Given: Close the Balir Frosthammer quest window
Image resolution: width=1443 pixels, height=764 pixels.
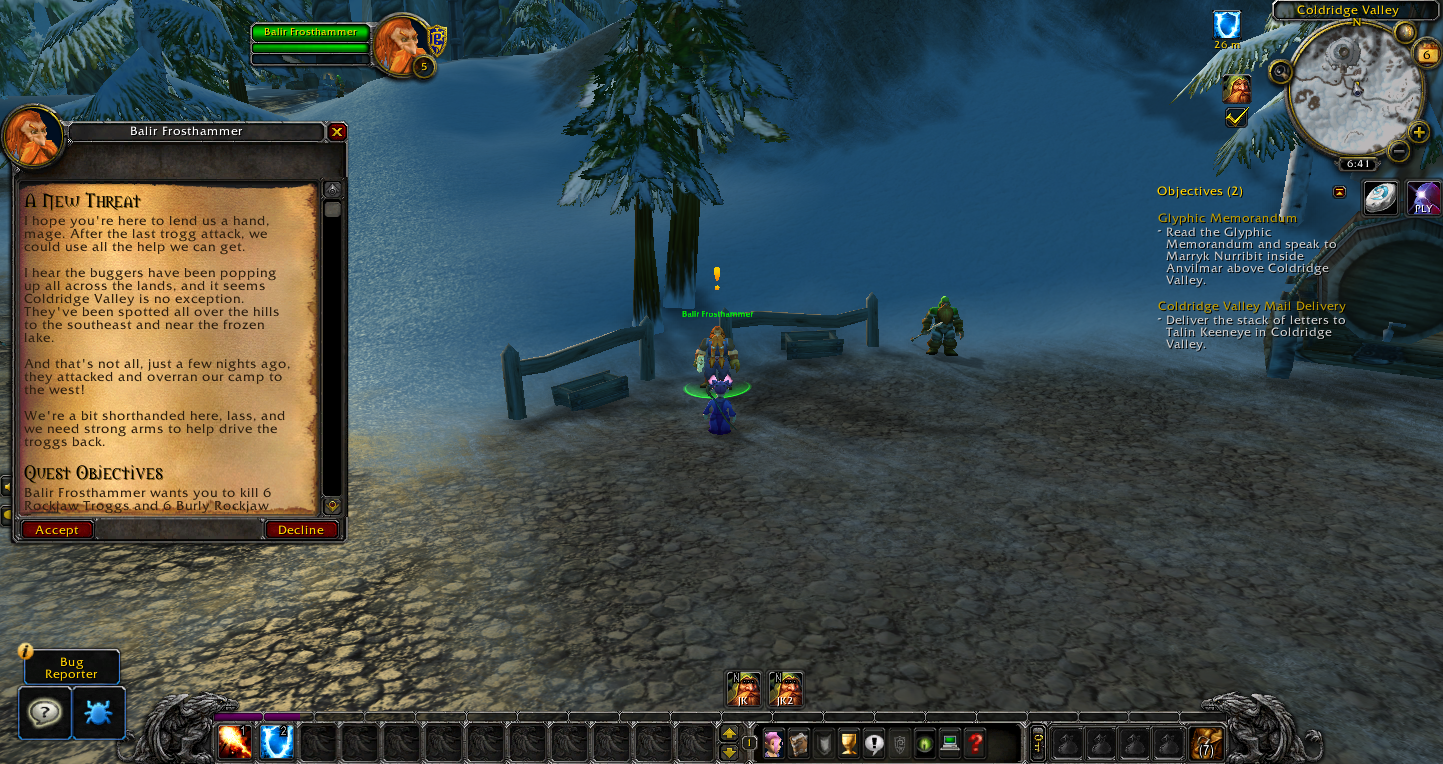Looking at the screenshot, I should 338,132.
